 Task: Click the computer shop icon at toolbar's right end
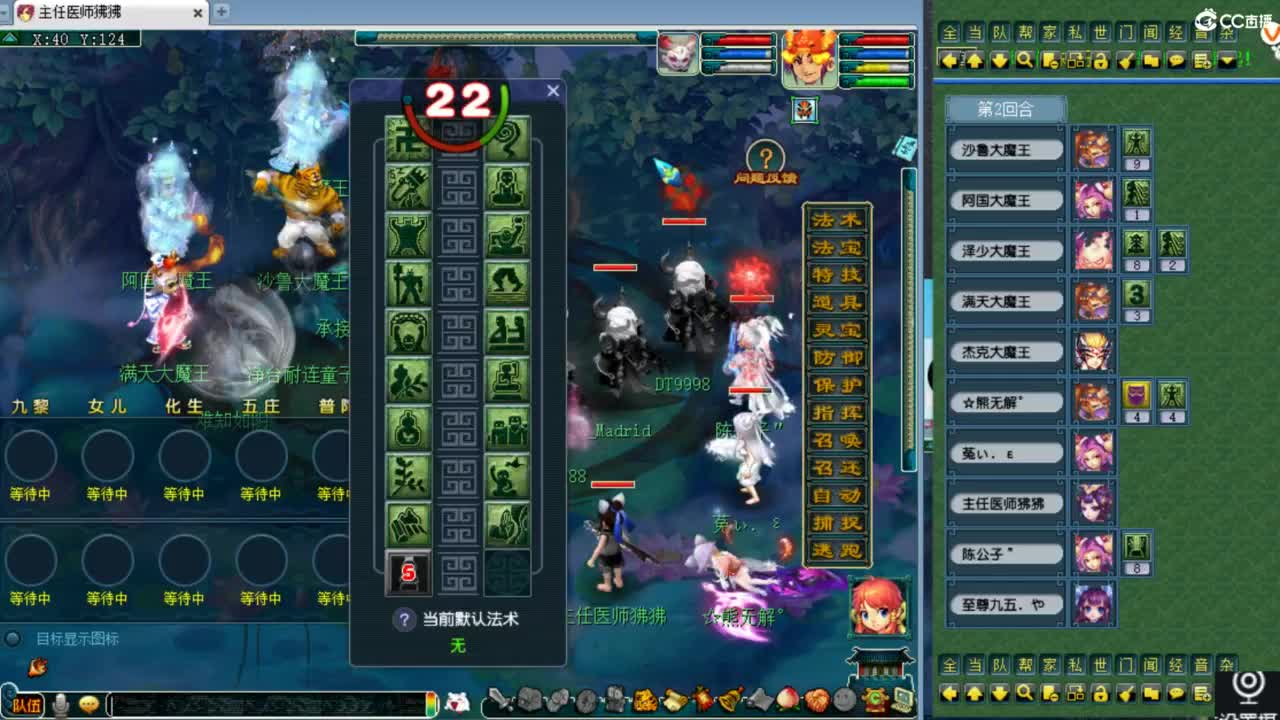pyautogui.click(x=903, y=700)
